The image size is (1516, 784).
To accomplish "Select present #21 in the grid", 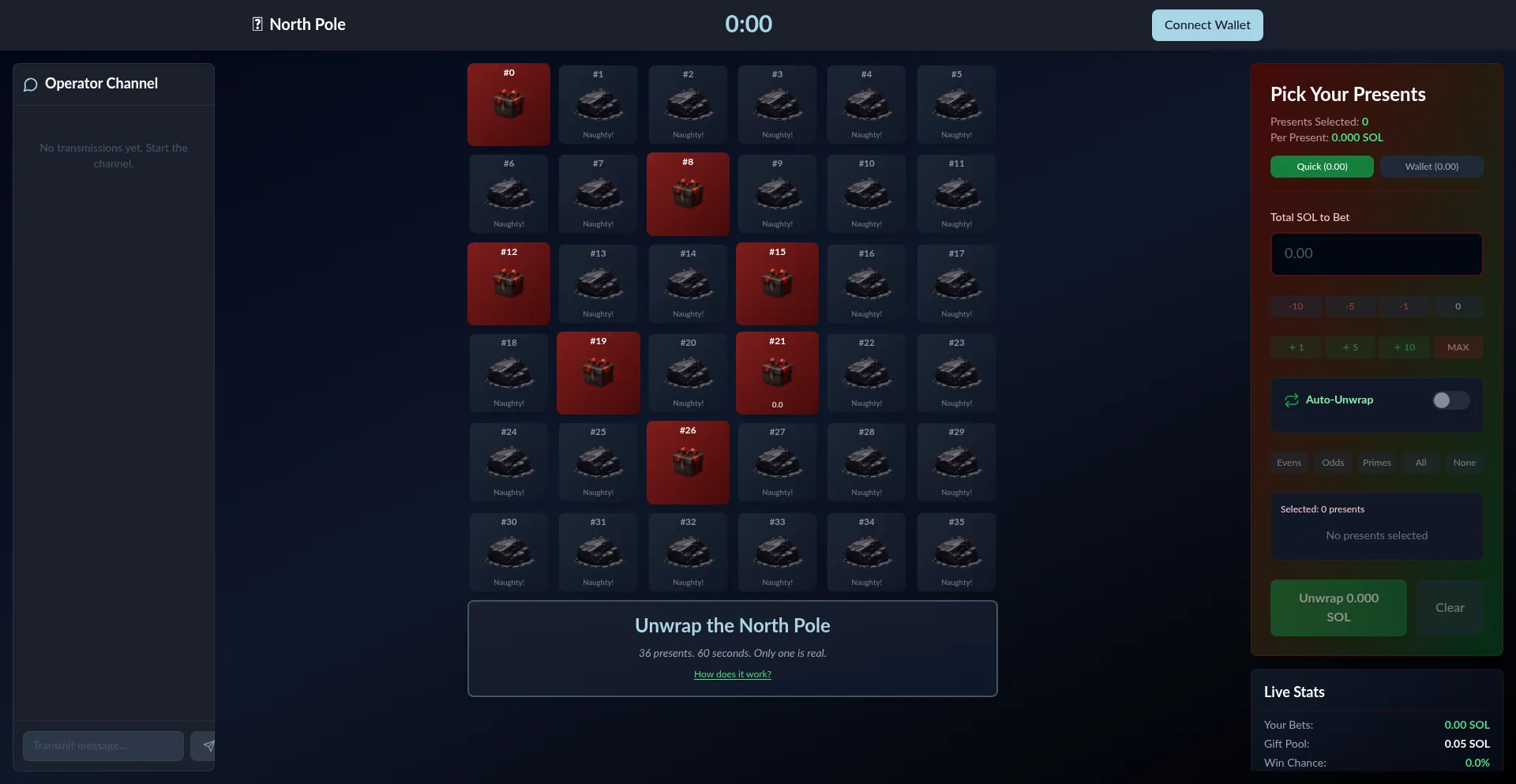I will [x=777, y=373].
